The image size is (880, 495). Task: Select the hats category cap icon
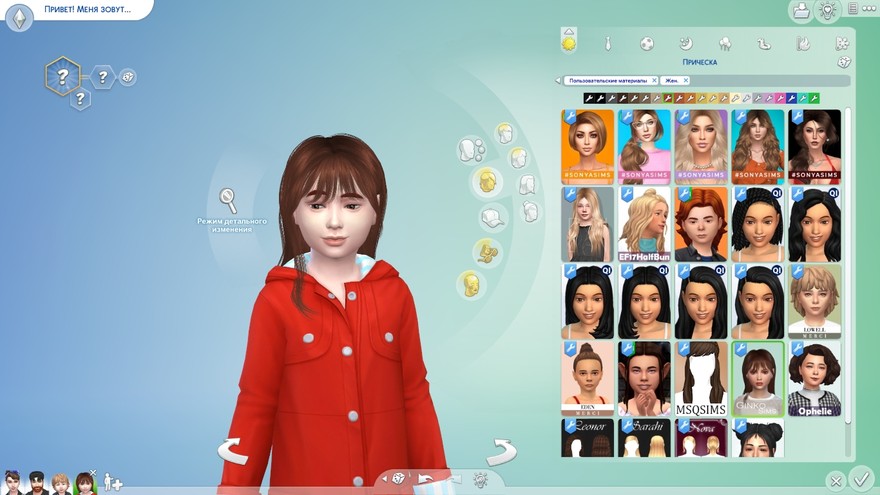pos(492,217)
